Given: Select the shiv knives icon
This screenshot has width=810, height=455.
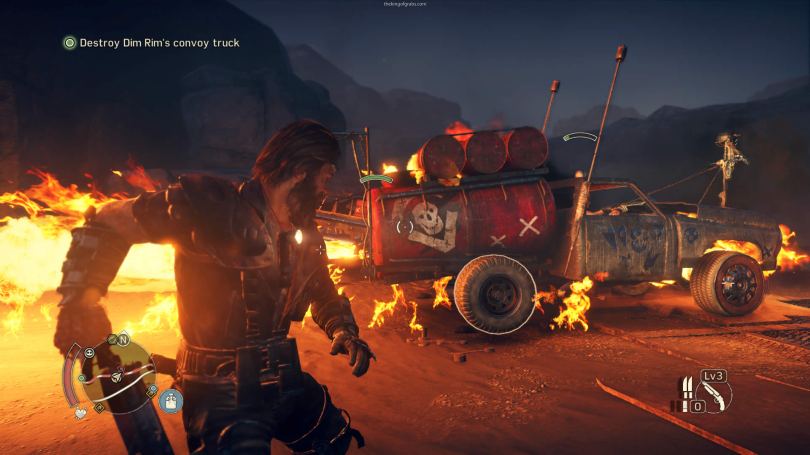Looking at the screenshot, I should click(688, 389).
